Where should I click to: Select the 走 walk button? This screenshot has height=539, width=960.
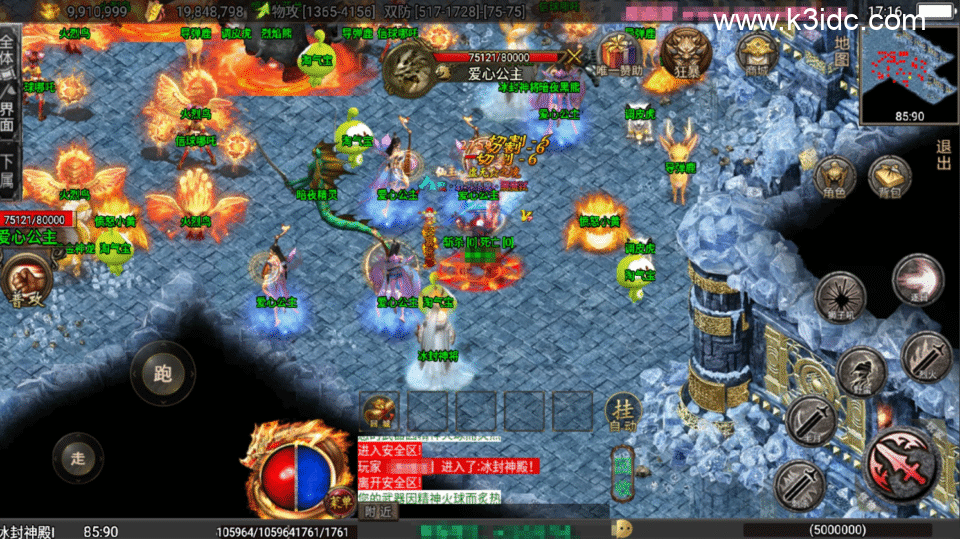click(x=78, y=460)
